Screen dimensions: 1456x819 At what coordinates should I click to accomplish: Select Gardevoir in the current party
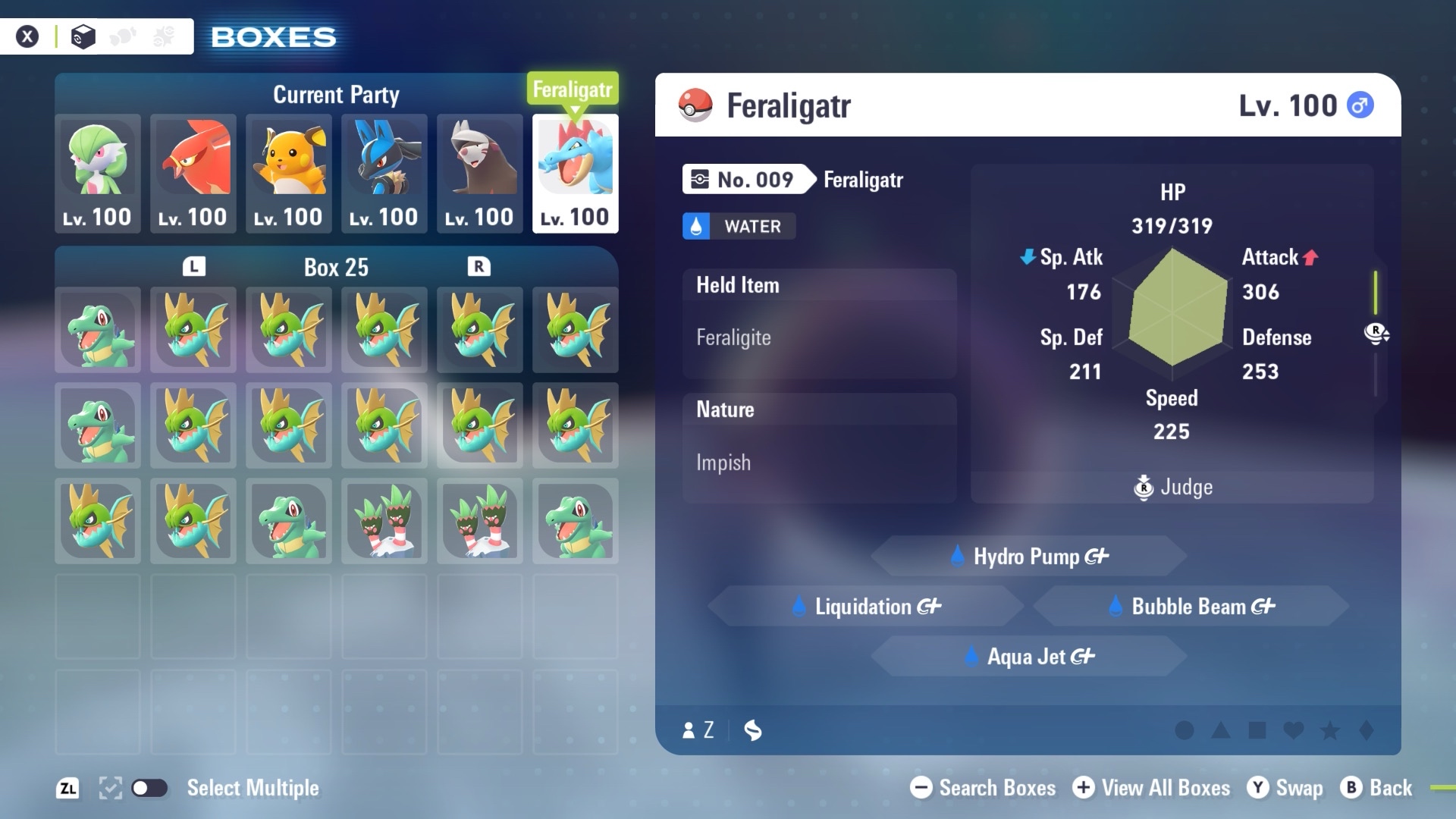coord(98,173)
